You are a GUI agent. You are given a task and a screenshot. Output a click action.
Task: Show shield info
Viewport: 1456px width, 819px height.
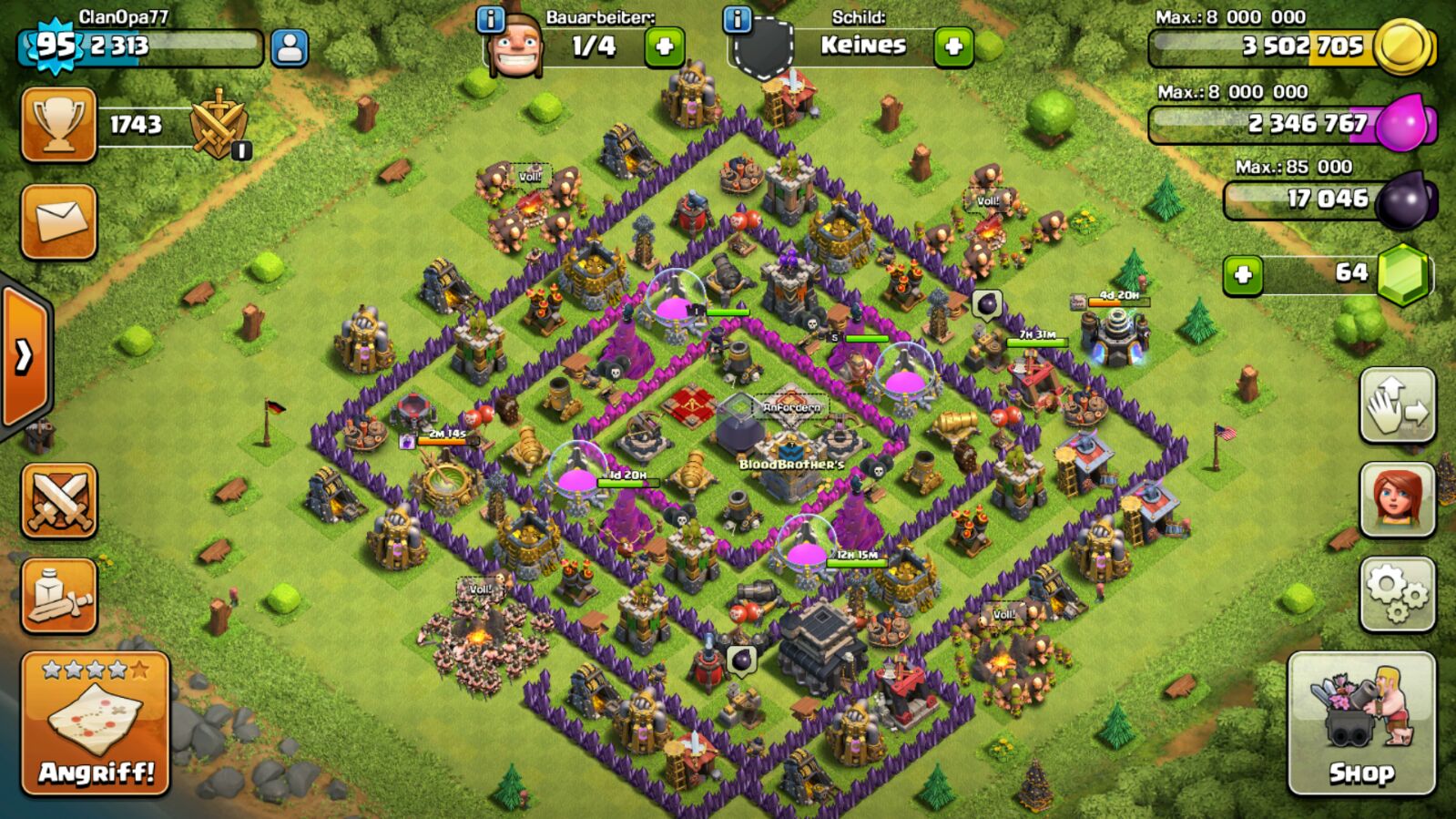tap(737, 18)
